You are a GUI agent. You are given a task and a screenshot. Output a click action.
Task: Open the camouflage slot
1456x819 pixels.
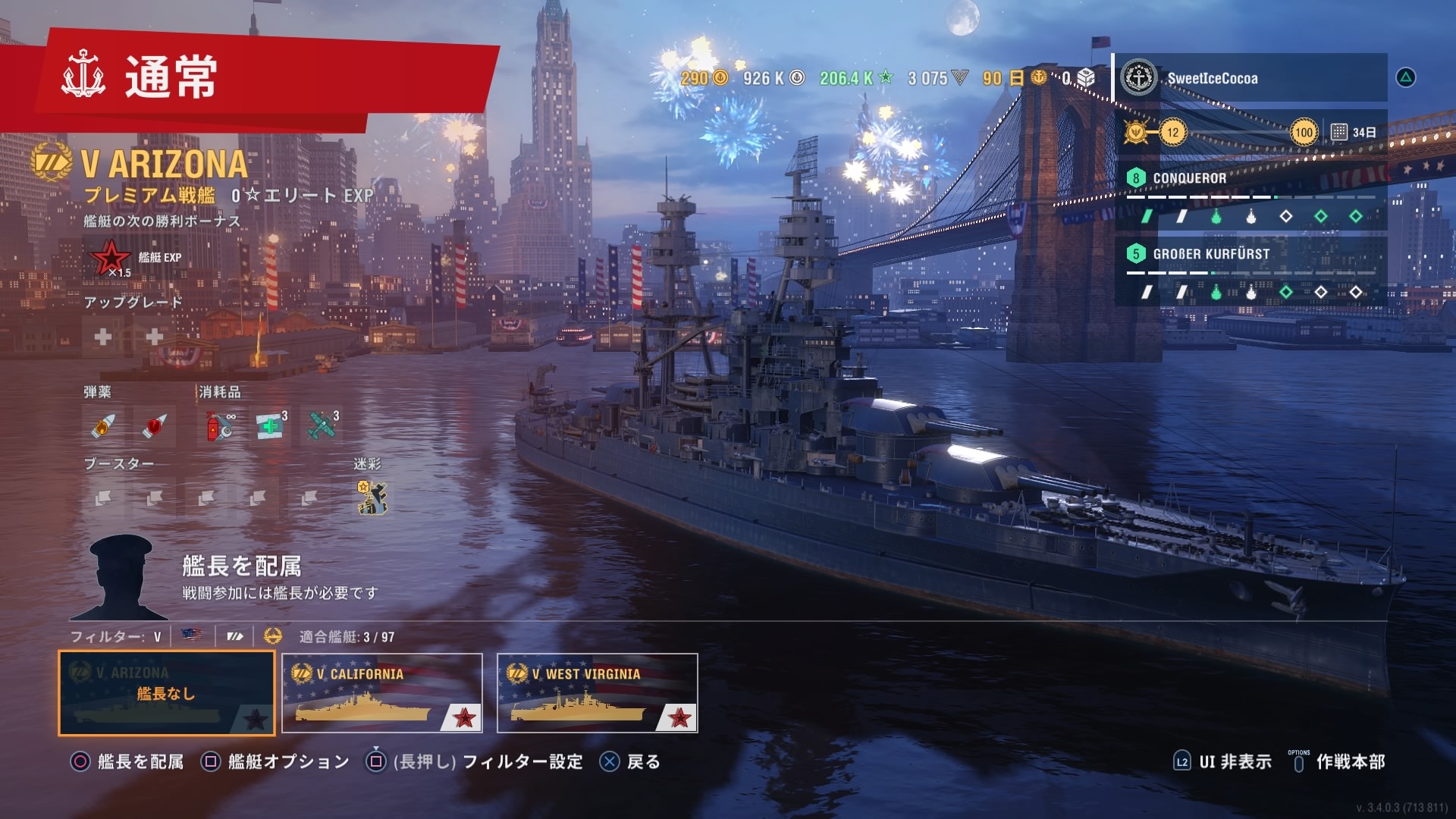pyautogui.click(x=371, y=498)
